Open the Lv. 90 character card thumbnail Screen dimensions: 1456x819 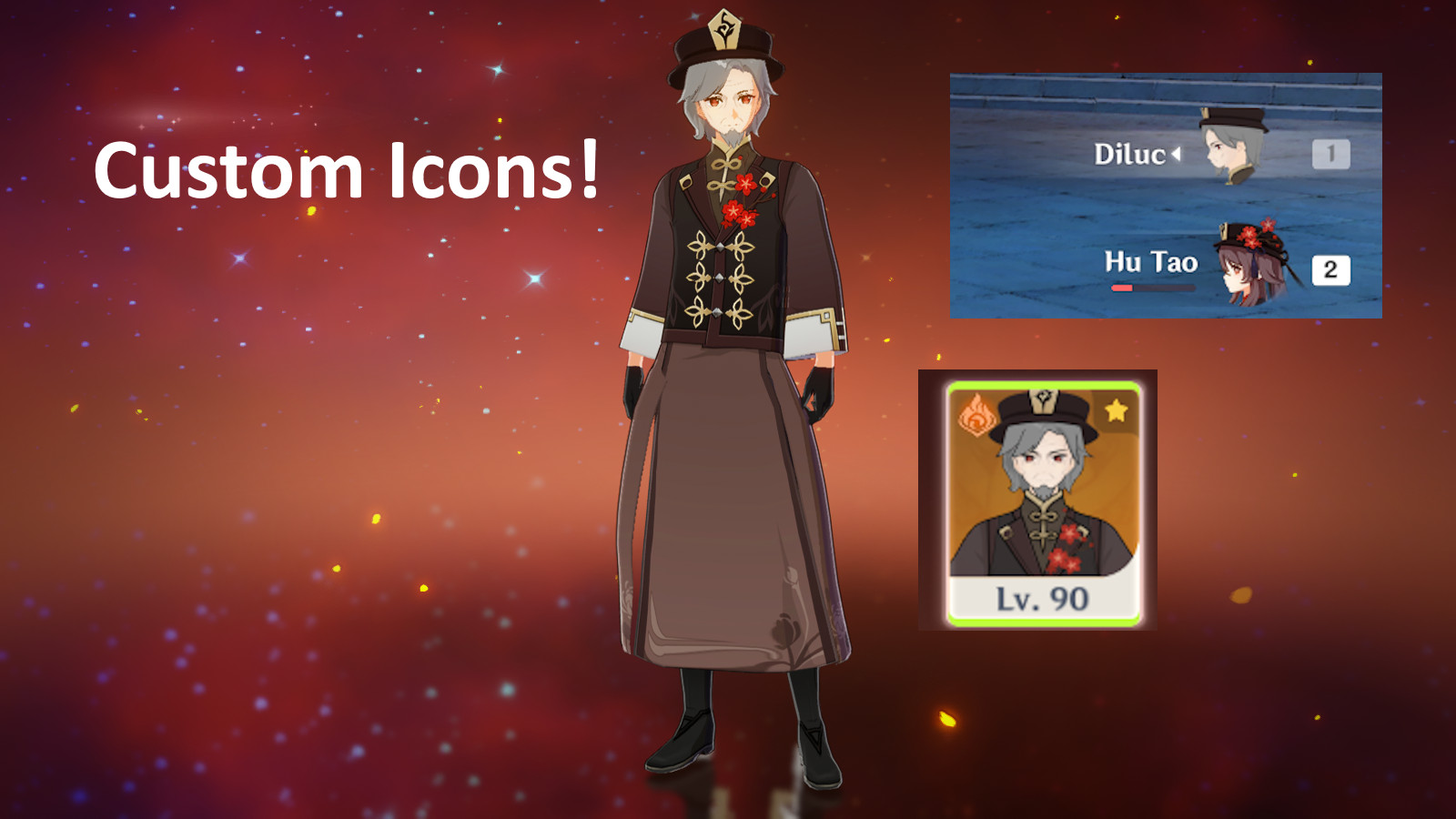coord(1037,500)
